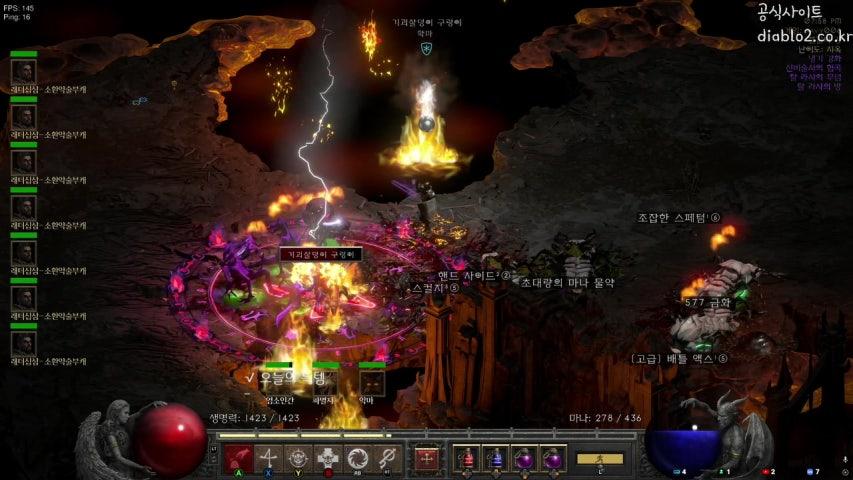Use the blue mana potion in belt
Screen dimensions: 853x480
coord(495,459)
